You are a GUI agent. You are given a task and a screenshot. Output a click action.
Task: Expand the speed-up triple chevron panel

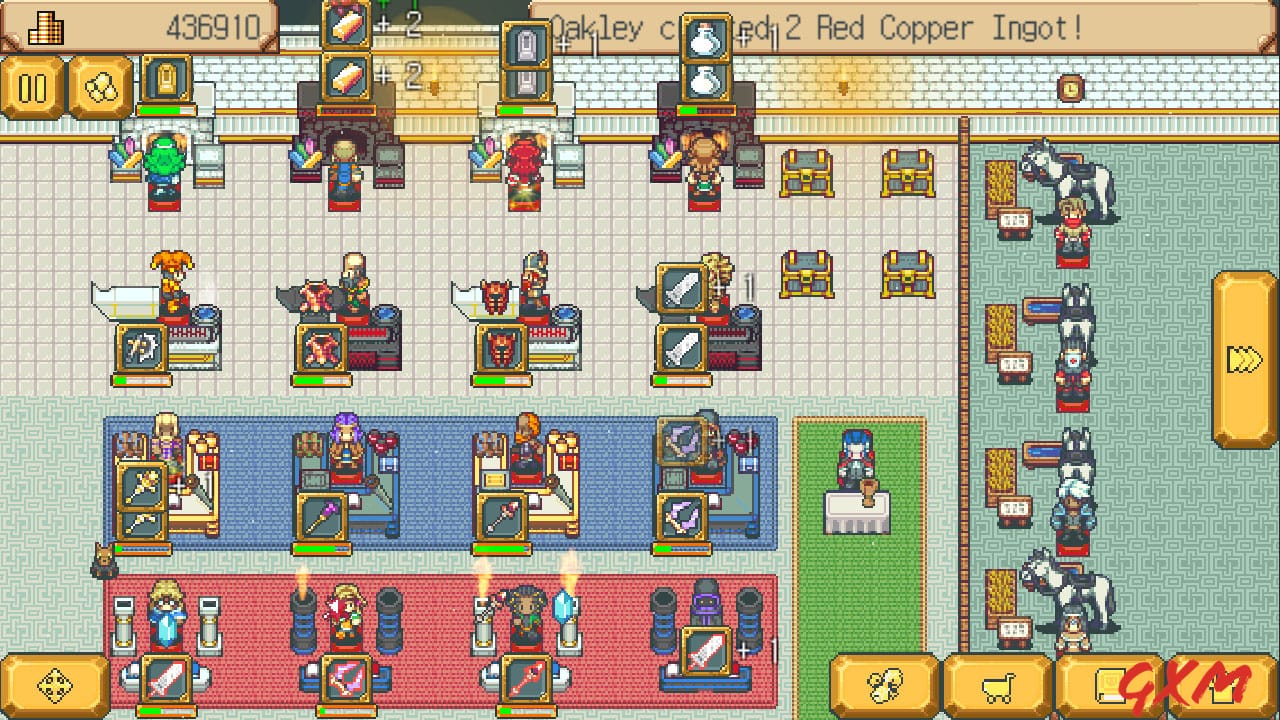(x=1243, y=357)
